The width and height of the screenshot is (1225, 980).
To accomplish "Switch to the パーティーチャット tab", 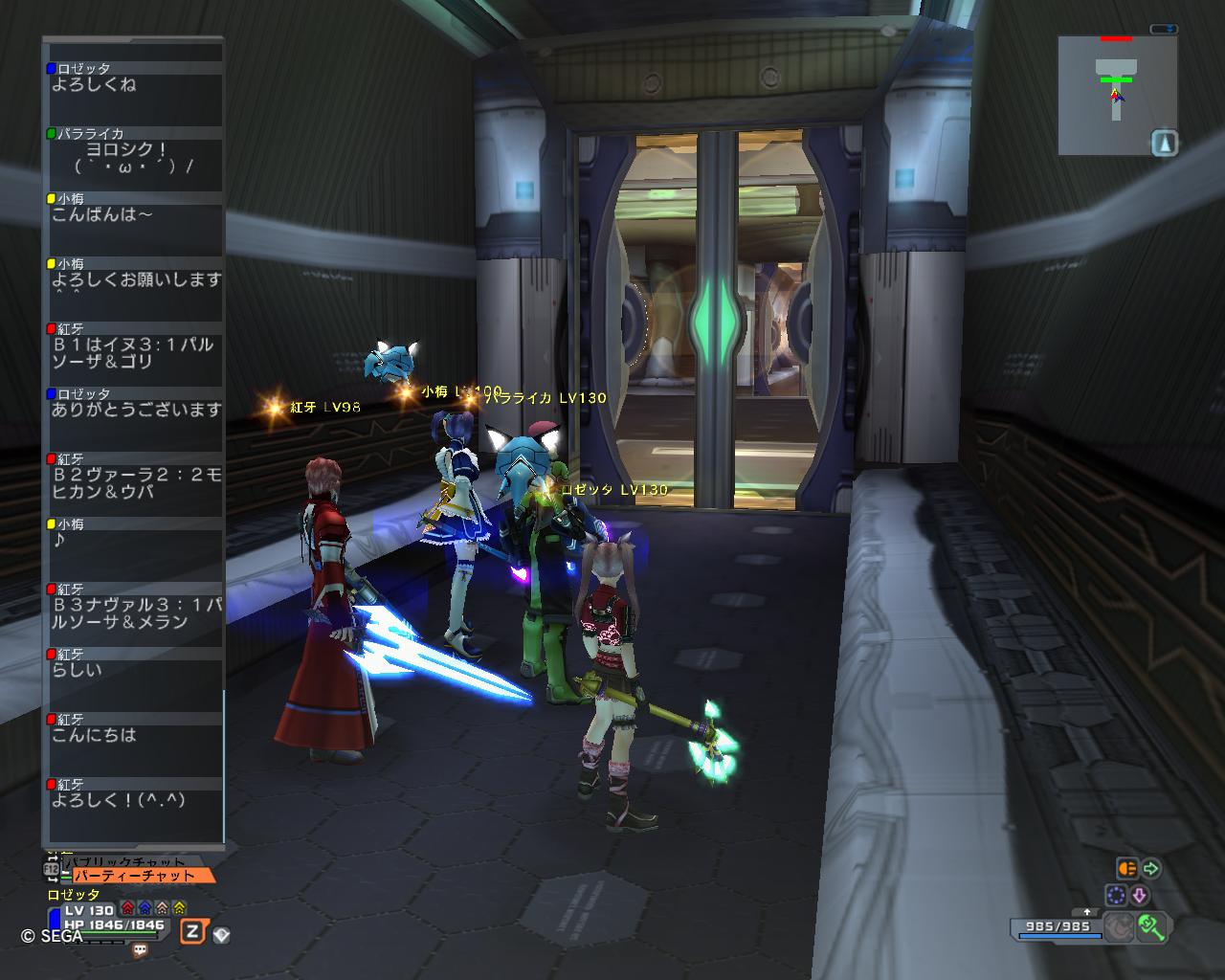I will (144, 875).
